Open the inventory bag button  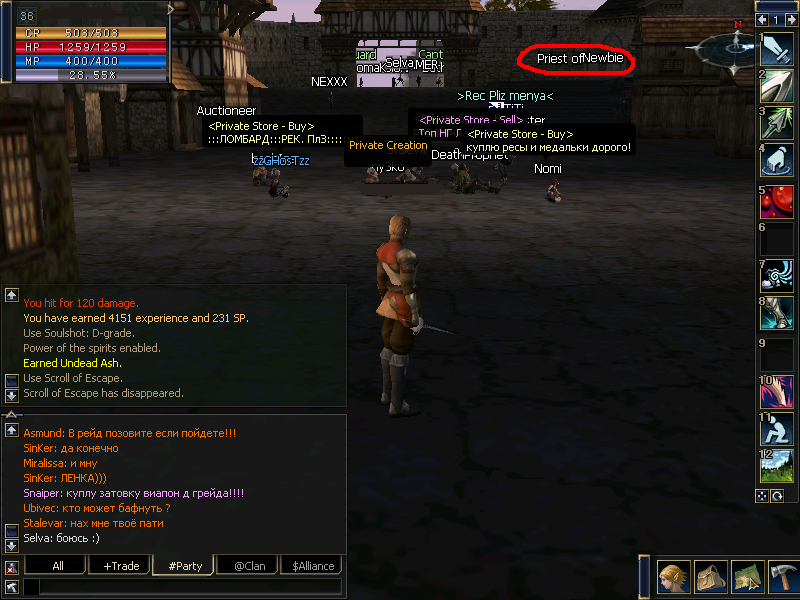(x=710, y=578)
